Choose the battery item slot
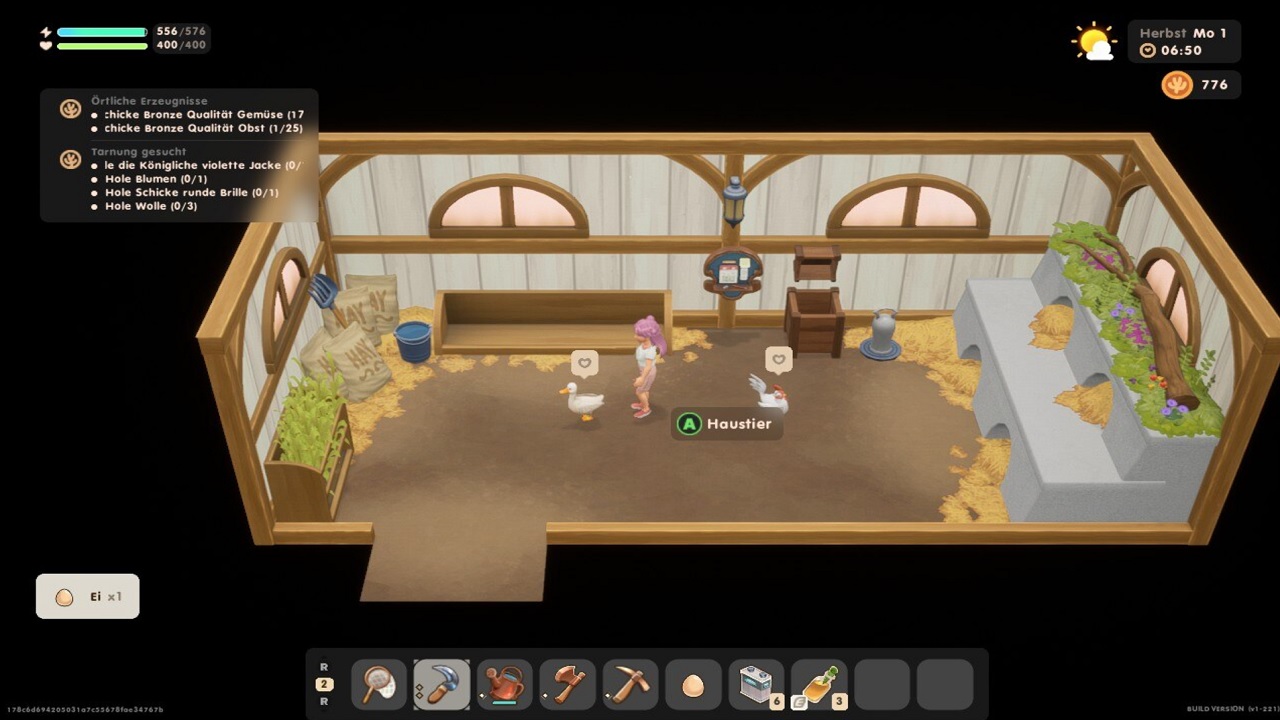Screen dimensions: 1280x720 756,685
